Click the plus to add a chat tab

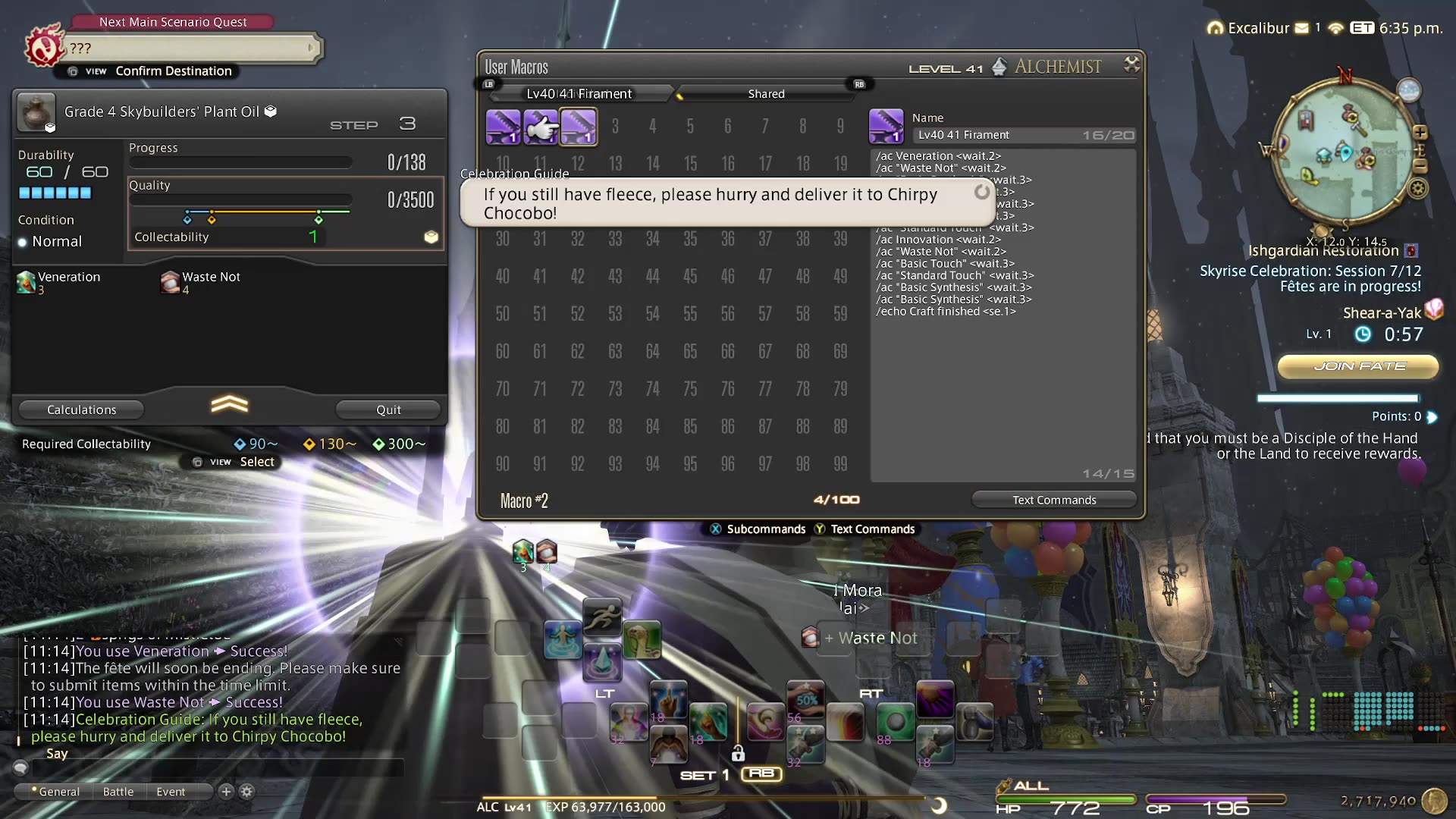(225, 791)
